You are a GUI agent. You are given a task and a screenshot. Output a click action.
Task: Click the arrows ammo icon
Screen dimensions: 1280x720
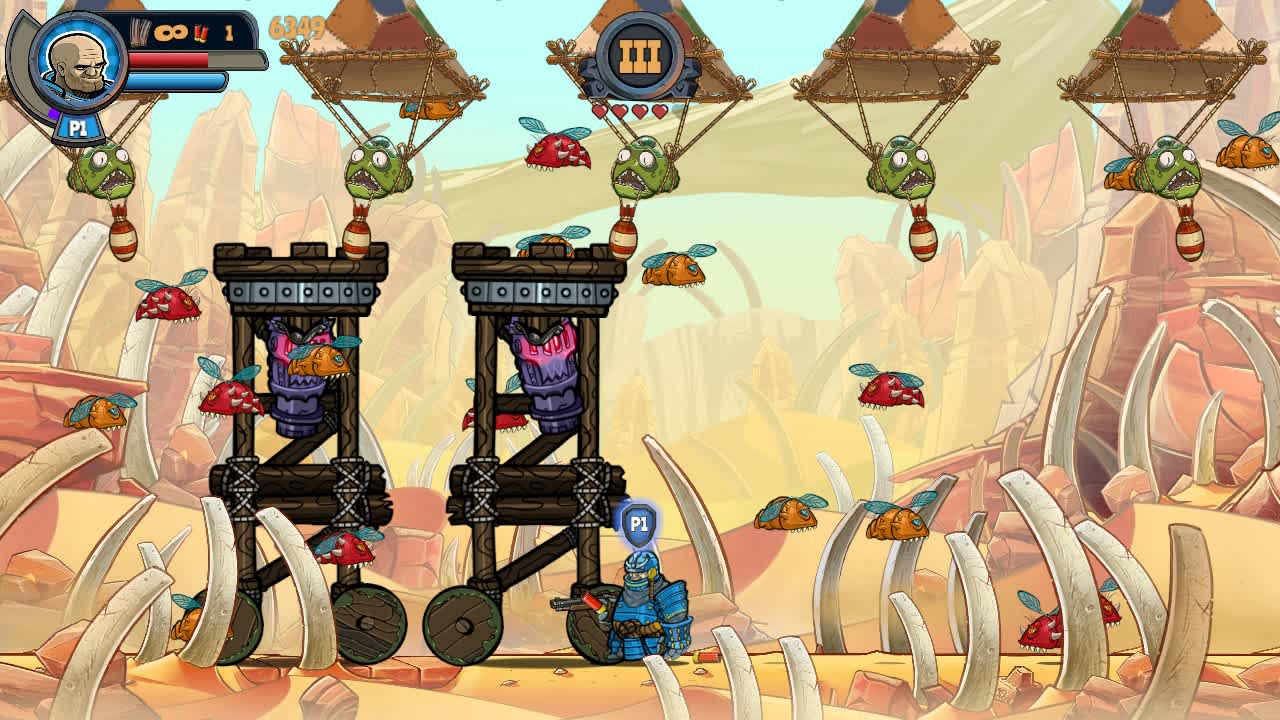click(139, 30)
